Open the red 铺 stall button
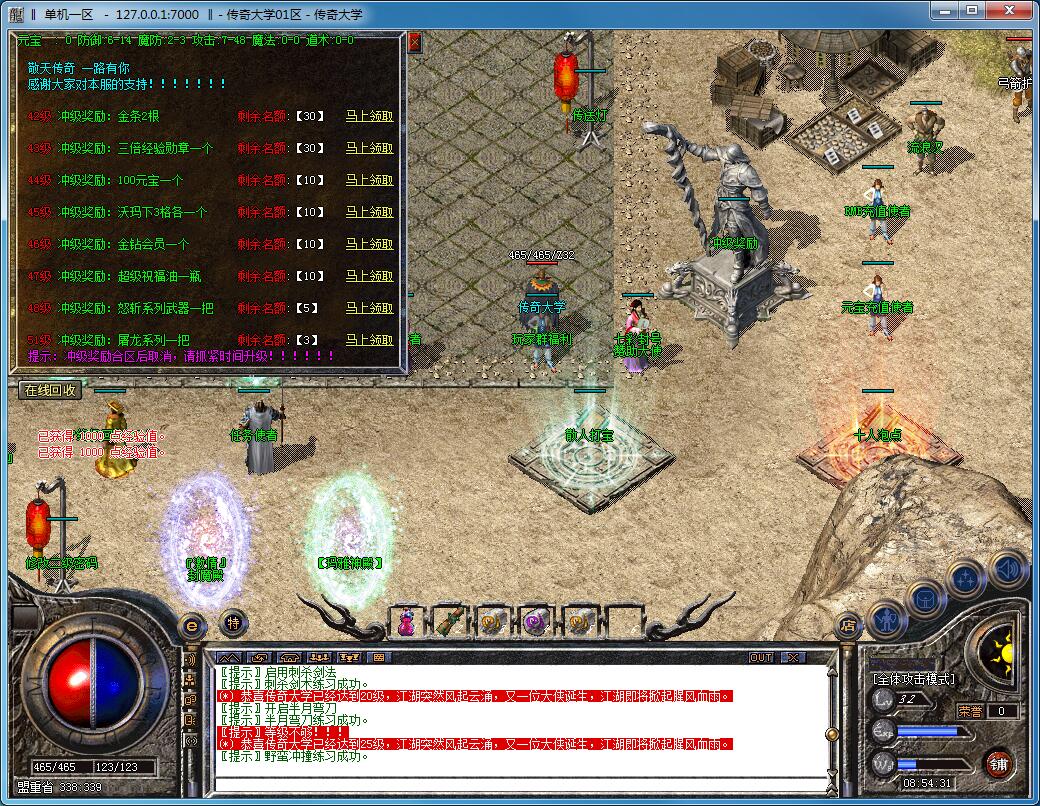The image size is (1040, 806). (x=998, y=765)
